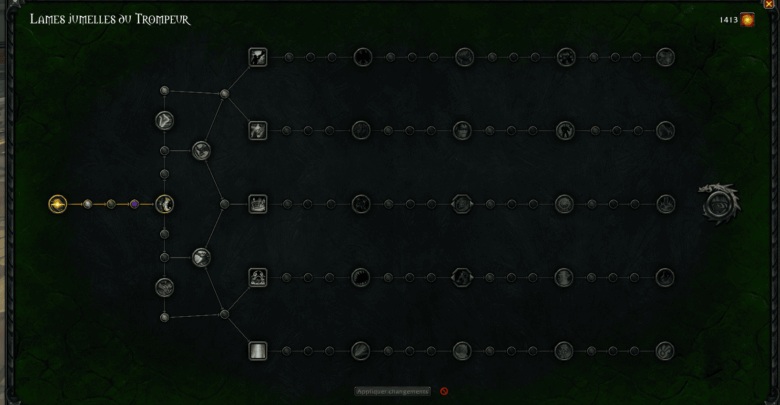Select the square node showing two figures
The image size is (780, 405).
[258, 277]
